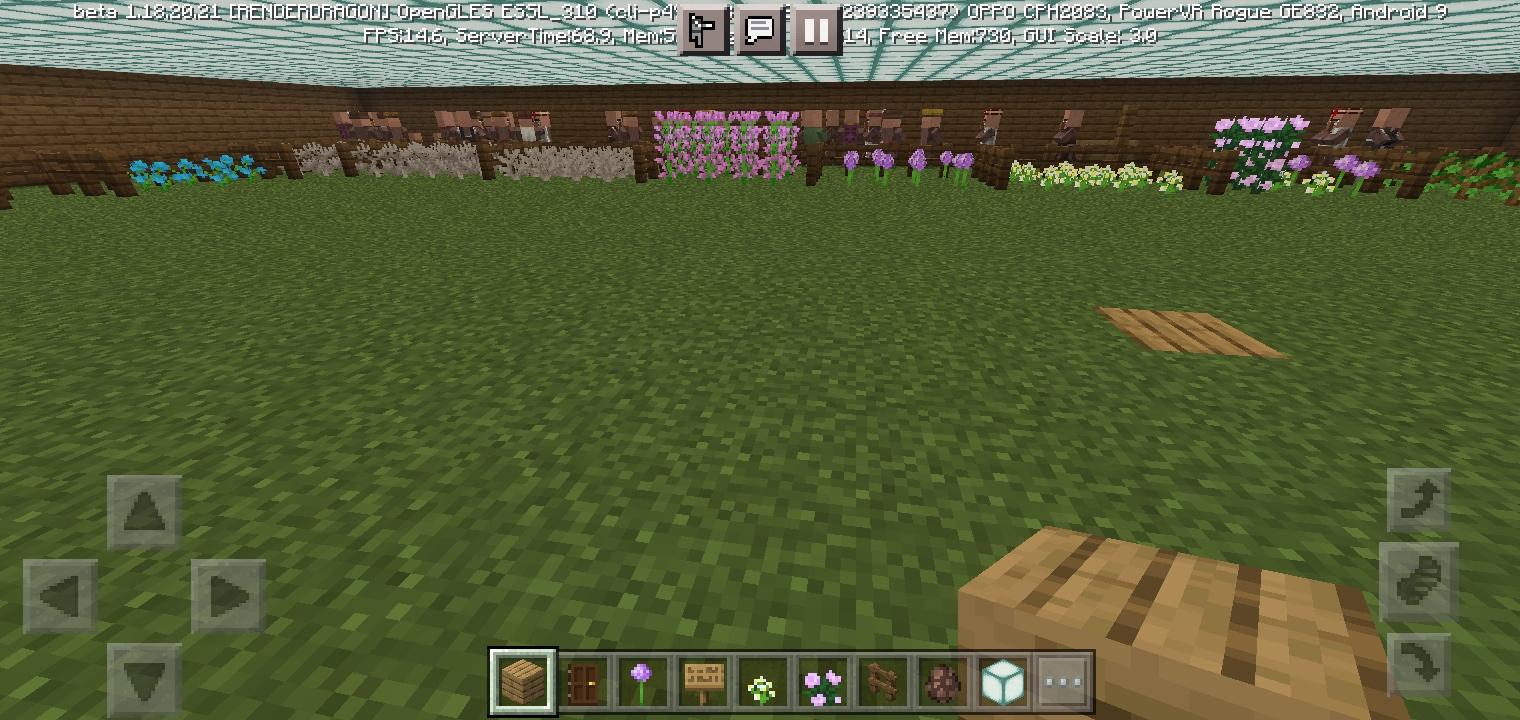Open inventory with the three-dots button

(1062, 683)
